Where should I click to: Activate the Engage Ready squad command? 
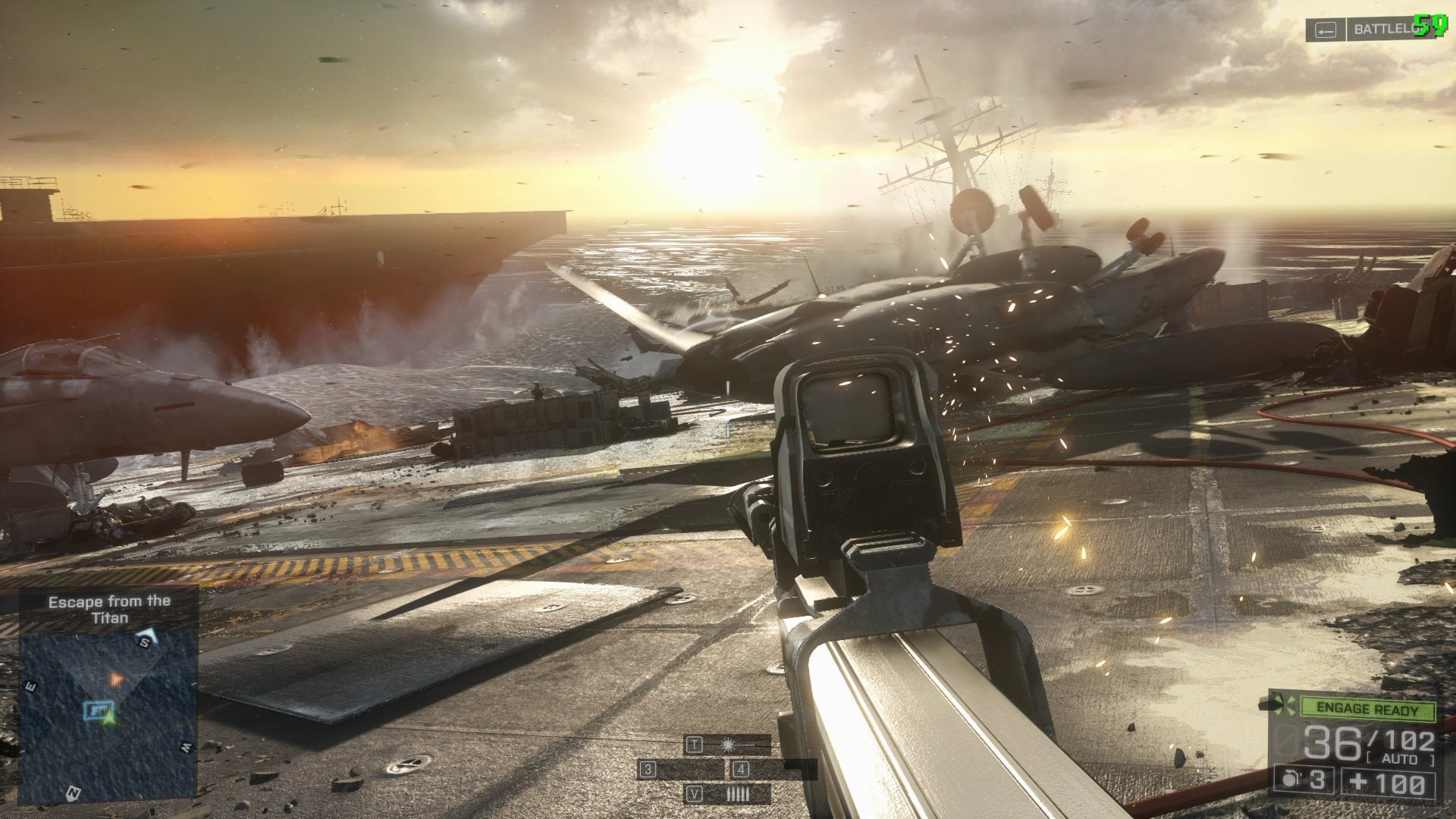pyautogui.click(x=1367, y=709)
